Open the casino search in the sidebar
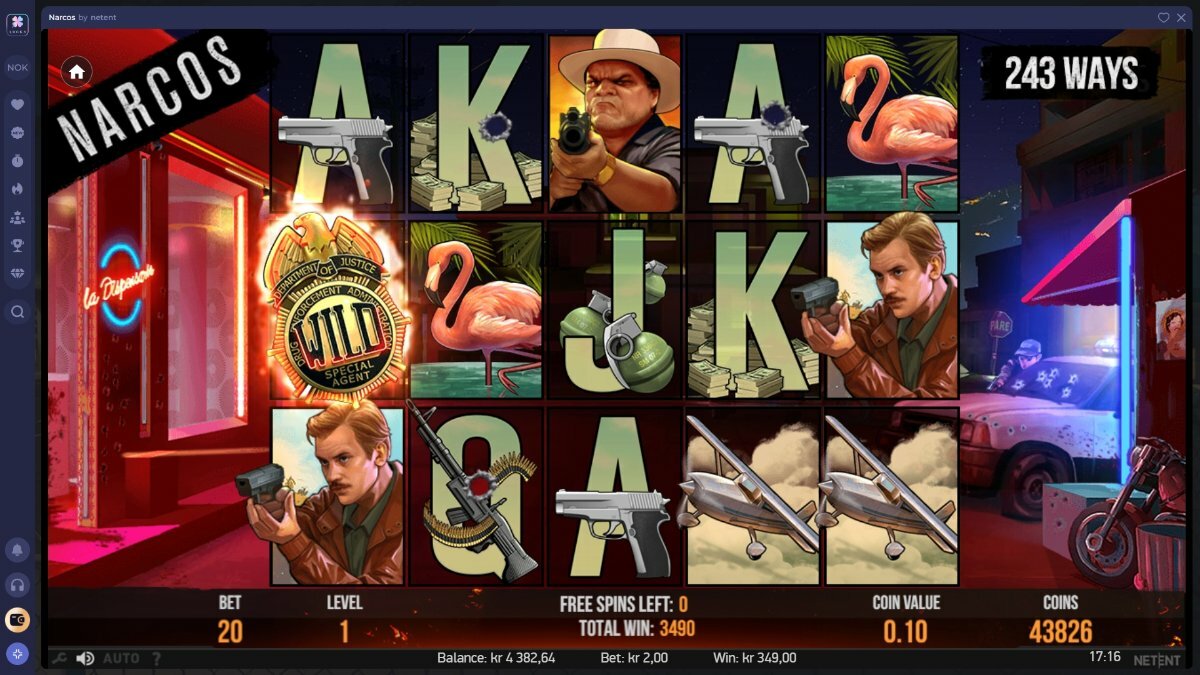 pos(17,312)
